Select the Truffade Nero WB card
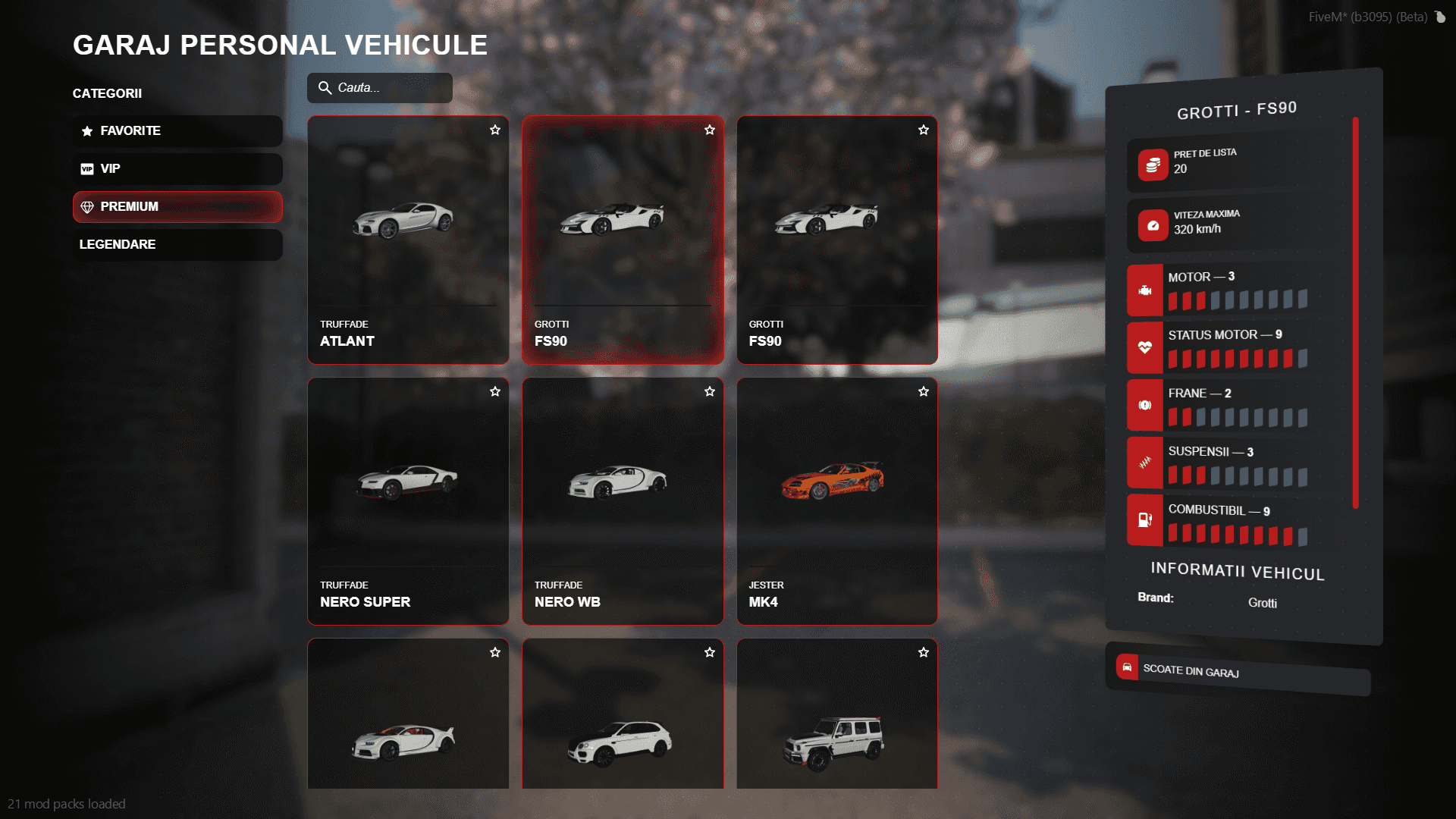1456x819 pixels. 623,501
